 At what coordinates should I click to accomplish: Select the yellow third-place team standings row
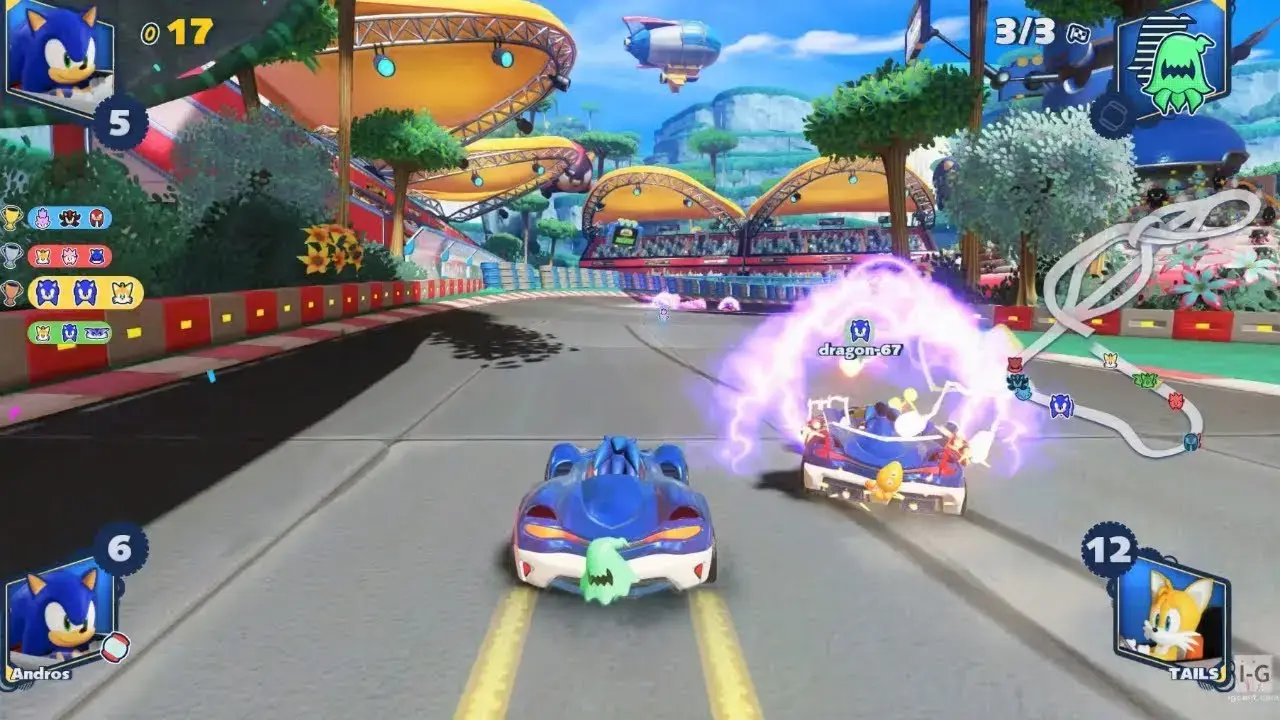click(x=85, y=293)
